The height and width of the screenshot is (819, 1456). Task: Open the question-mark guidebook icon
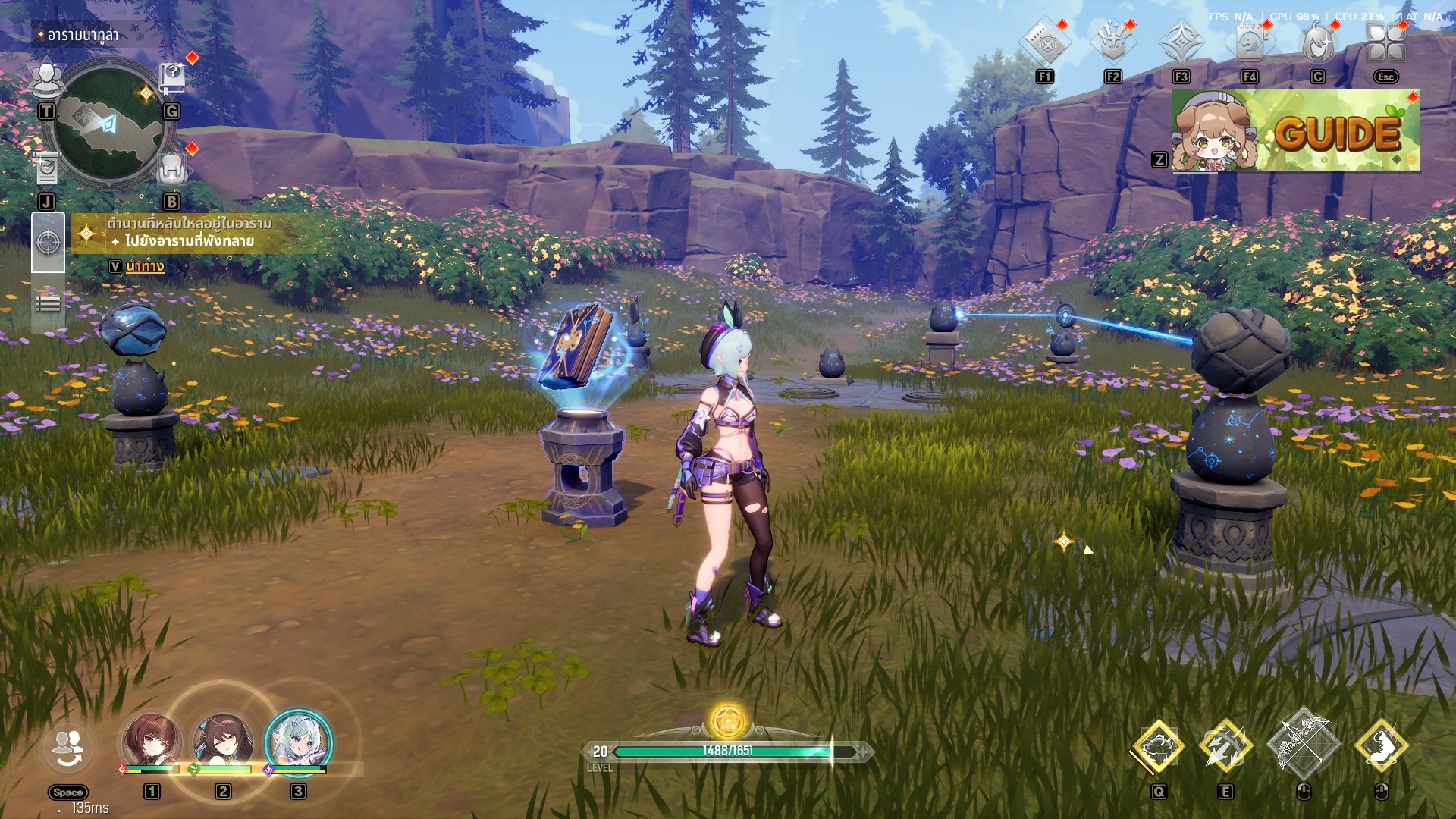(173, 77)
